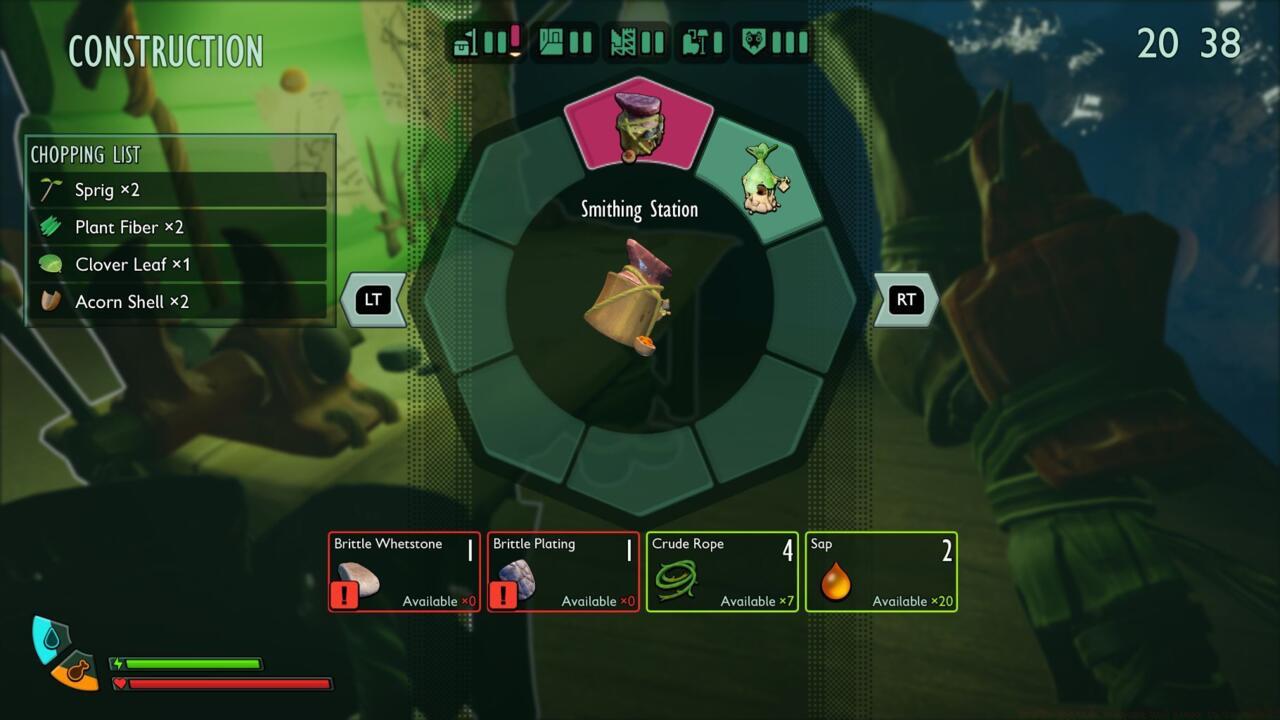Viewport: 1280px width, 720px height.
Task: Click the Brittle Plating warning indicator
Action: click(504, 595)
